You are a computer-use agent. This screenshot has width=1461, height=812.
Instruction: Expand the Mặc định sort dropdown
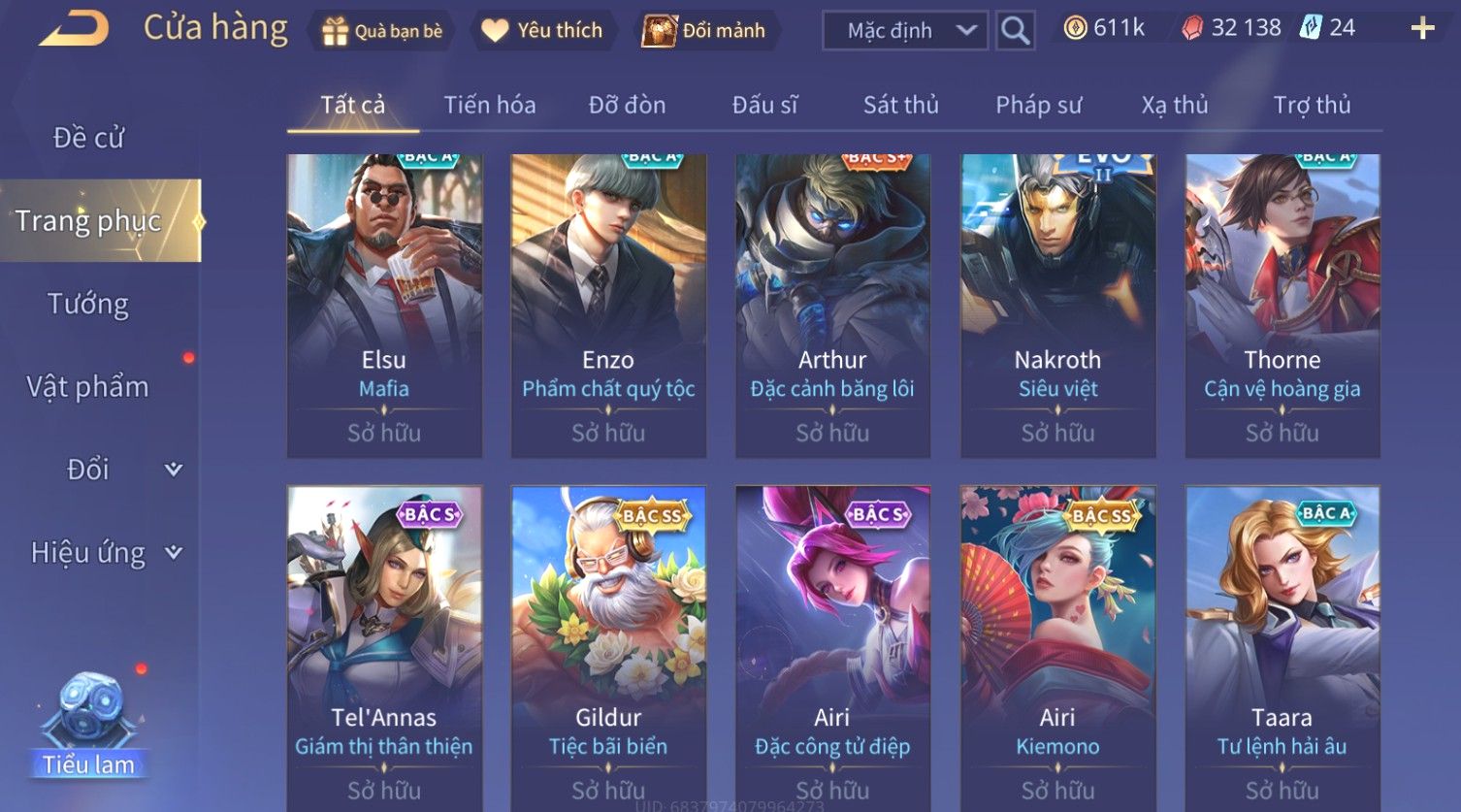(905, 31)
